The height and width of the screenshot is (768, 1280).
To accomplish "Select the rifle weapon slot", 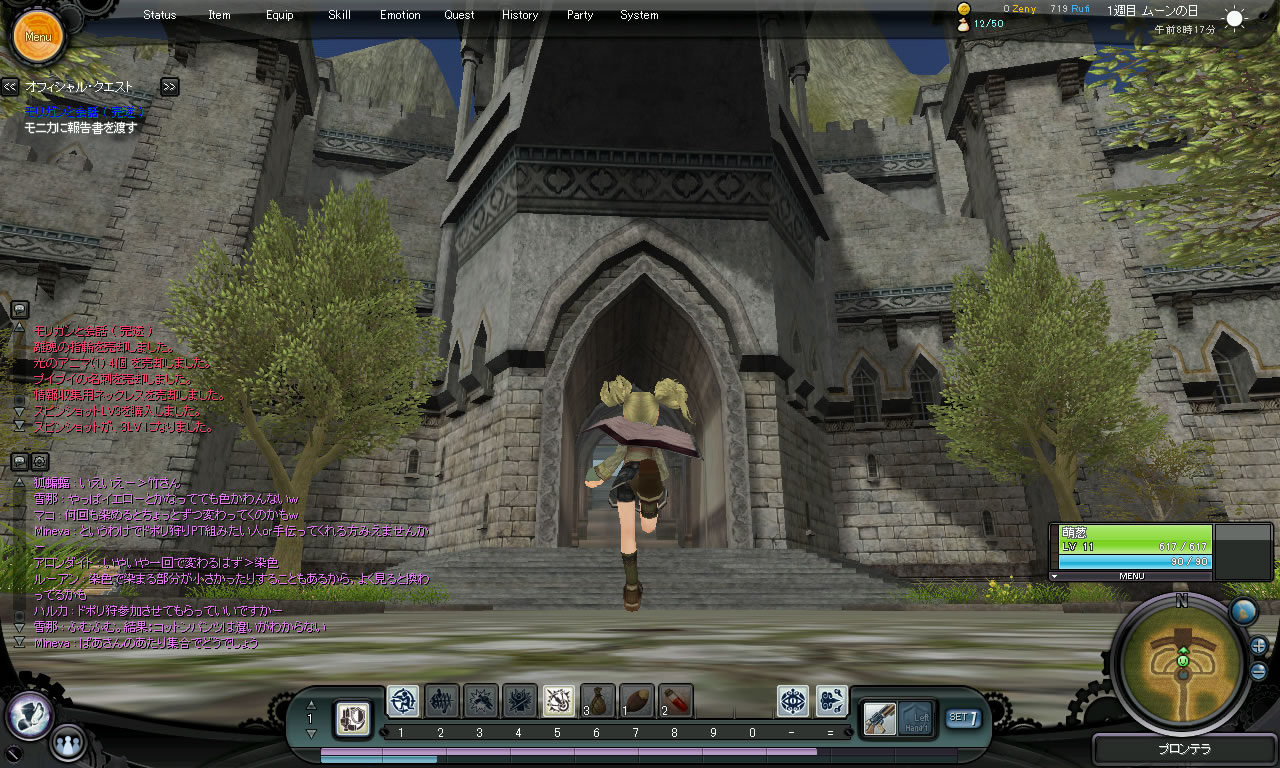I will 879,717.
